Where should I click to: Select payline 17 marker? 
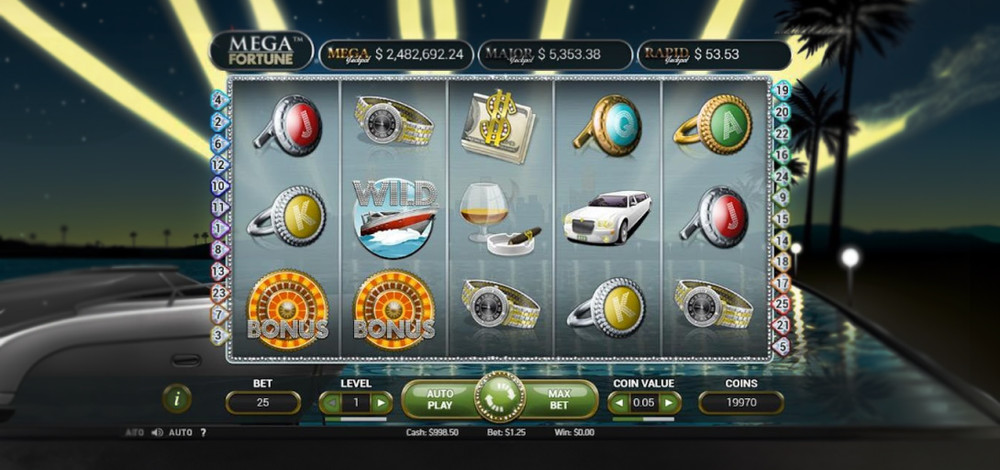point(782,283)
